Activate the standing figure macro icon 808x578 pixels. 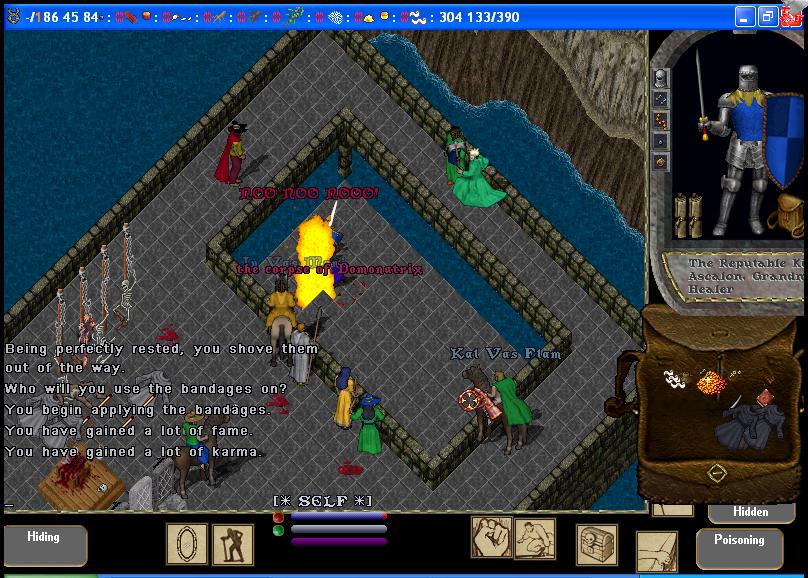[224, 544]
